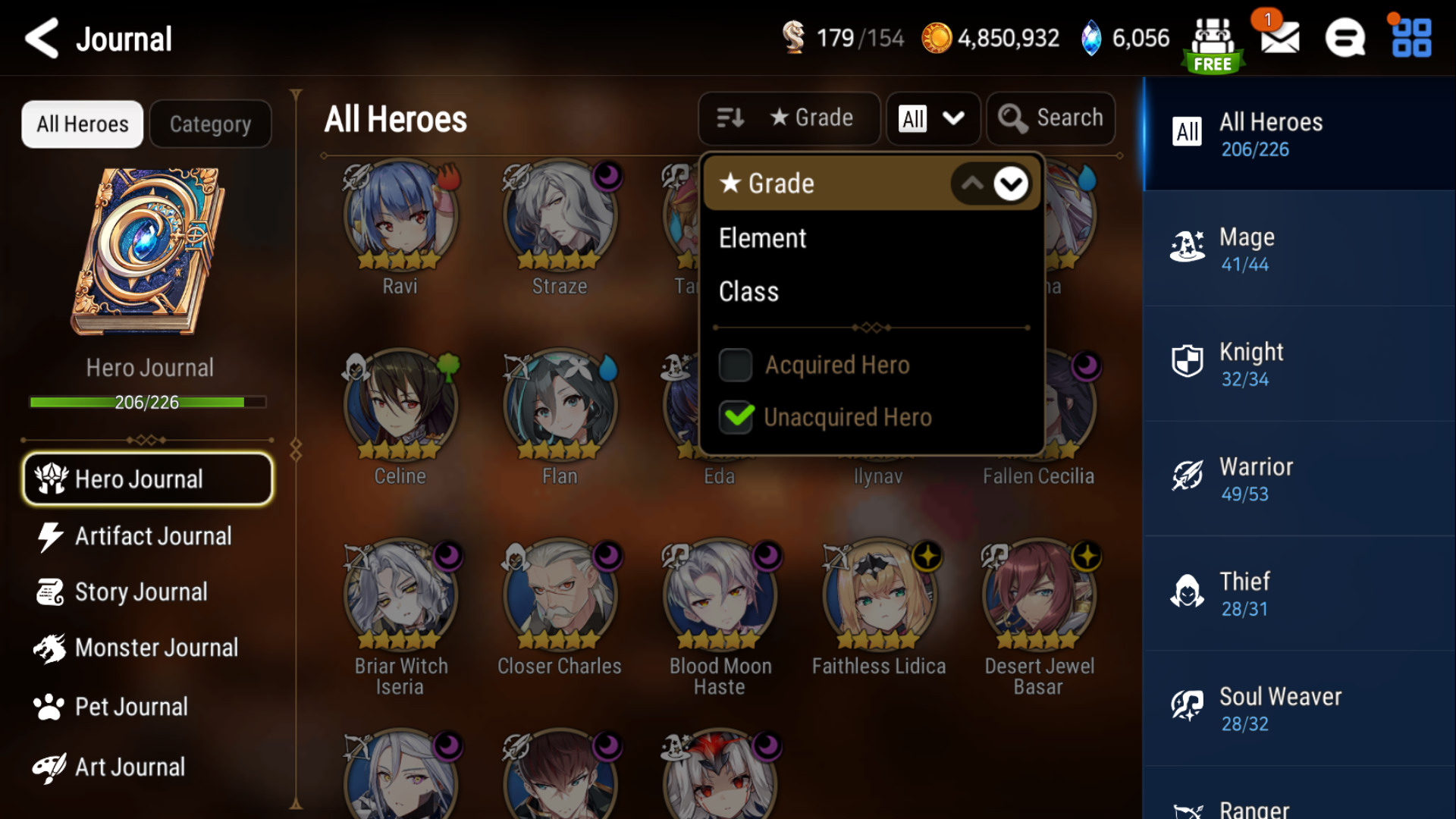Go back from the Journal screen
The height and width of the screenshot is (819, 1456).
[42, 39]
